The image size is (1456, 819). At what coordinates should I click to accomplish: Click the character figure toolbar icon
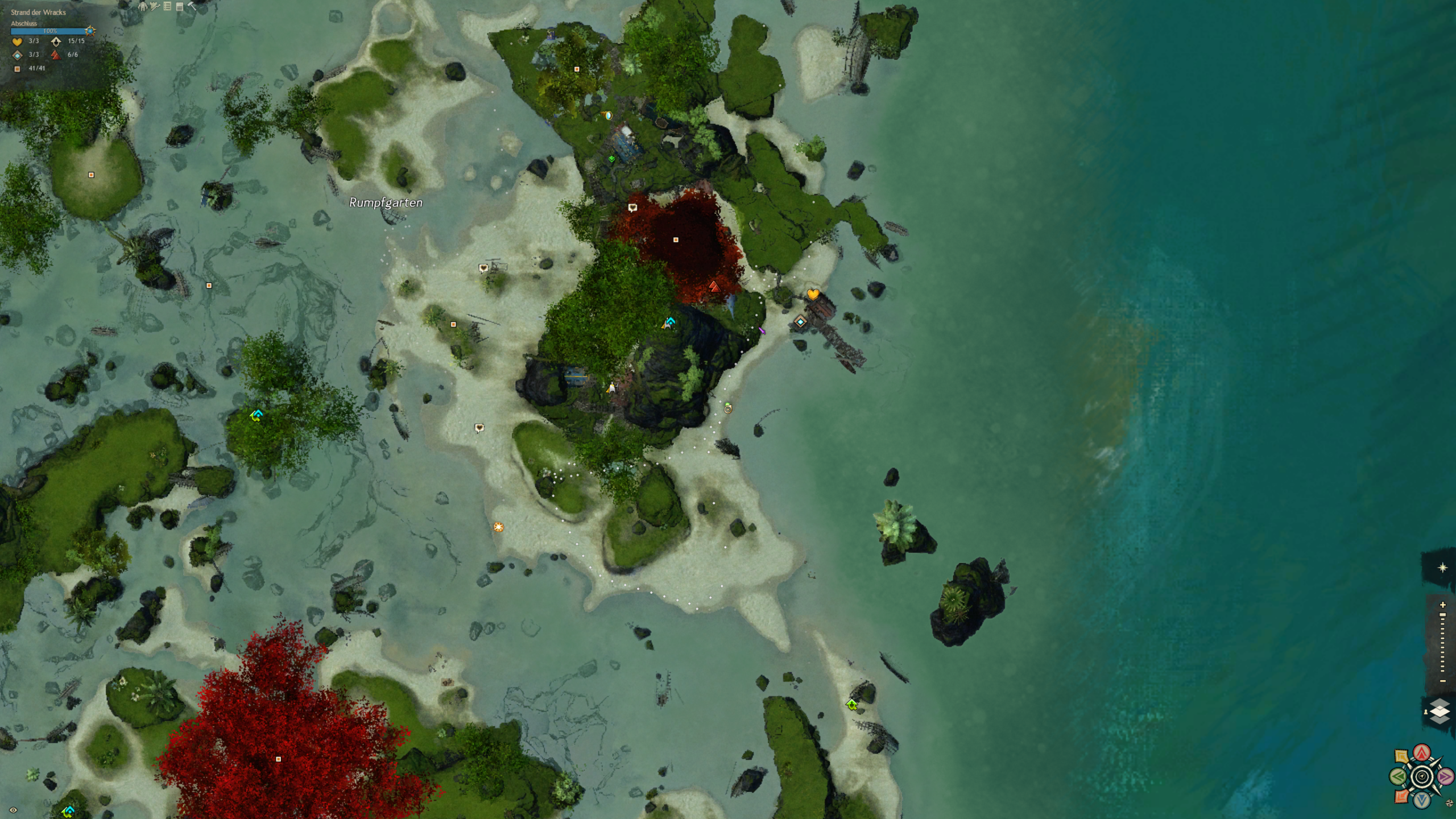tap(143, 6)
